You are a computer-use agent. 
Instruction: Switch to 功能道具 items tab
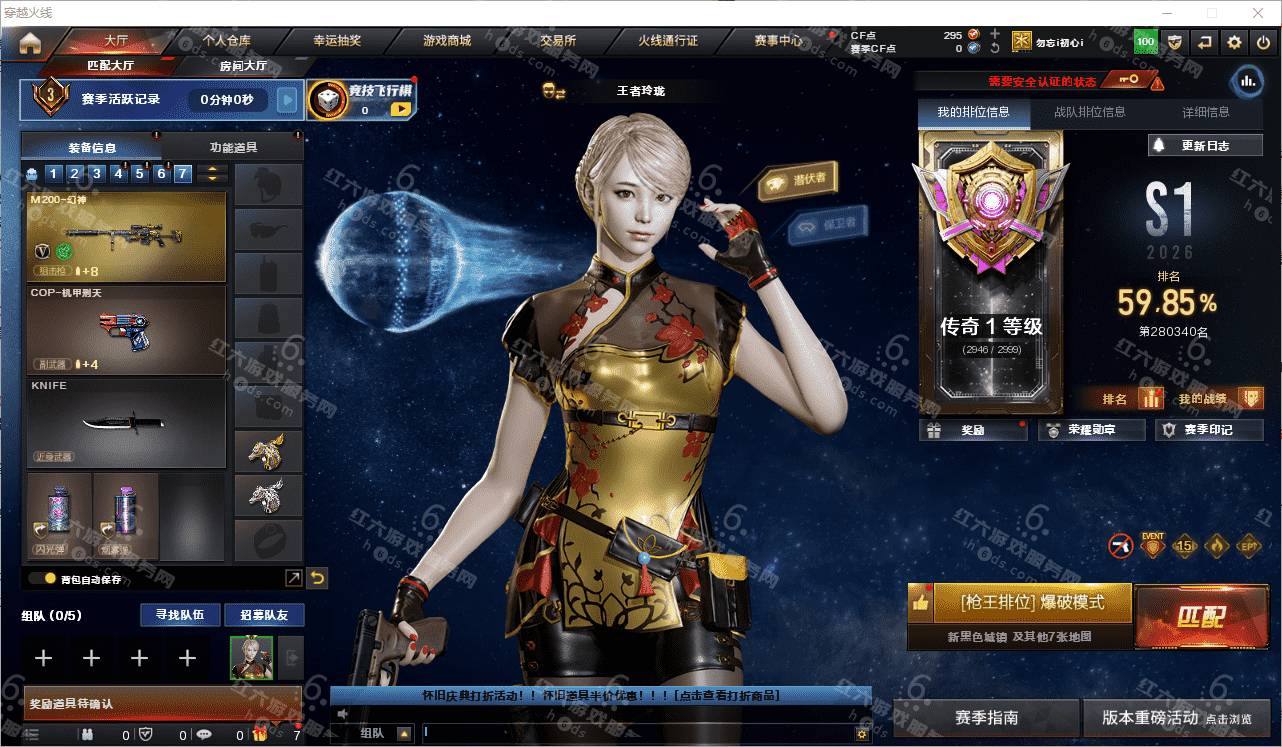tap(233, 147)
